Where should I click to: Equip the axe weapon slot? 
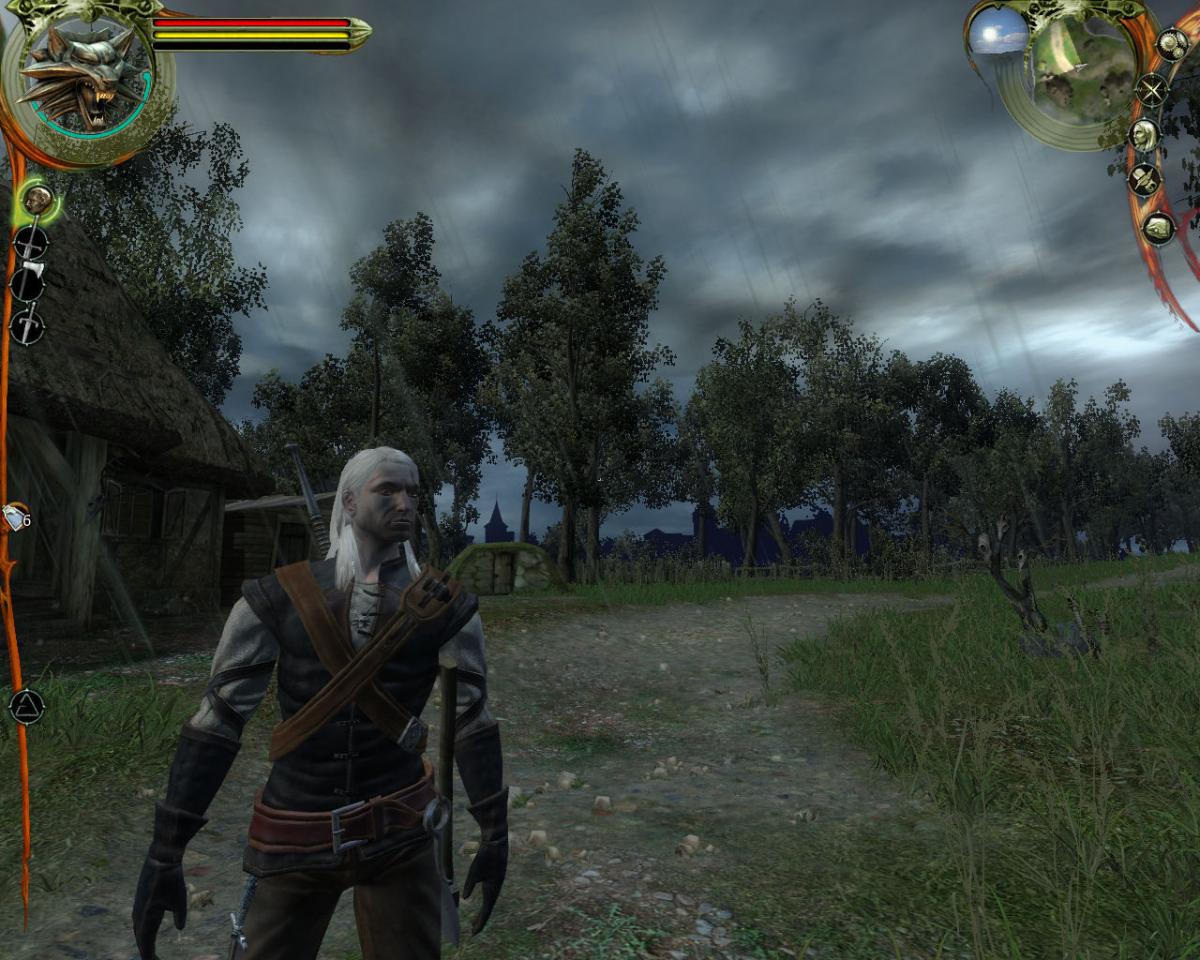(27, 284)
